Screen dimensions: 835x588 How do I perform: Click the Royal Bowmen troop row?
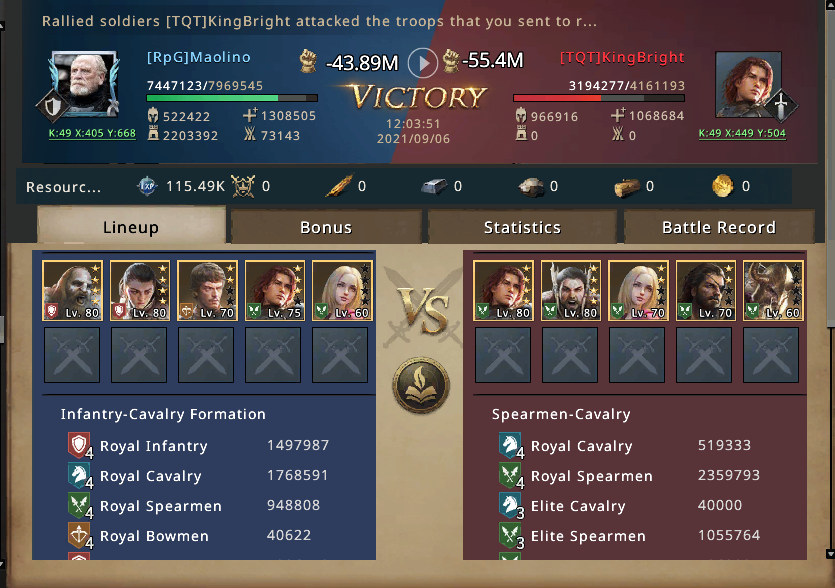point(200,536)
